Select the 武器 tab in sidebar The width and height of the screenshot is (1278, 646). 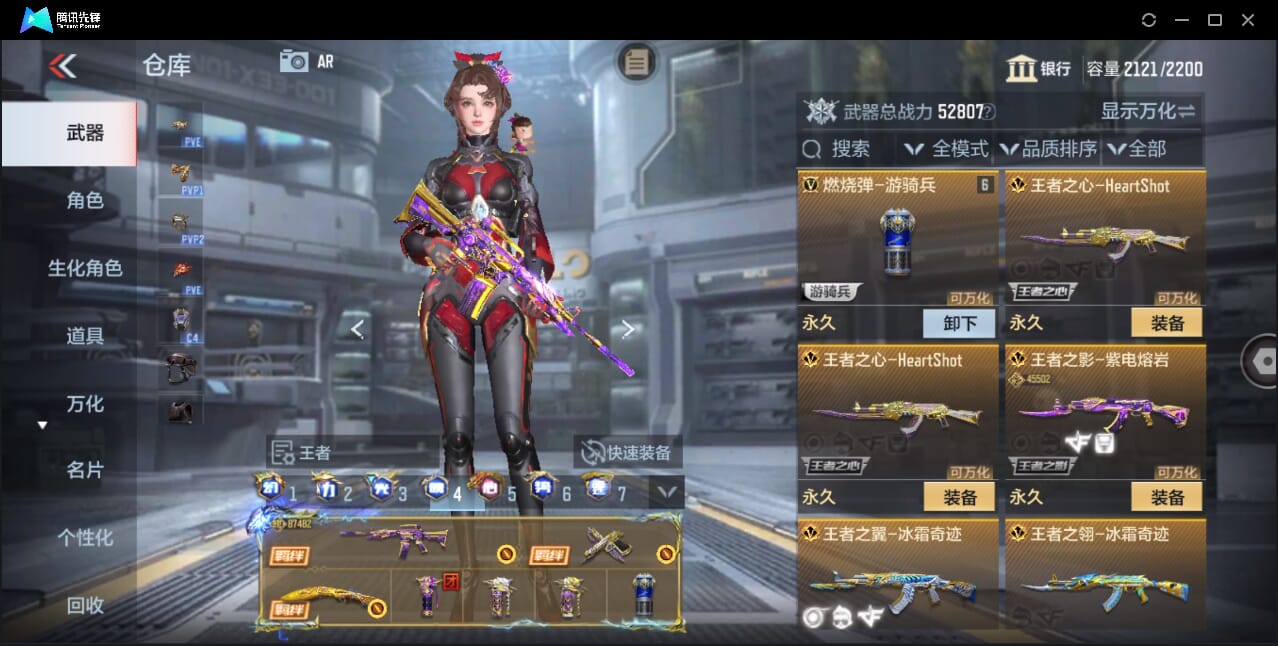[85, 133]
